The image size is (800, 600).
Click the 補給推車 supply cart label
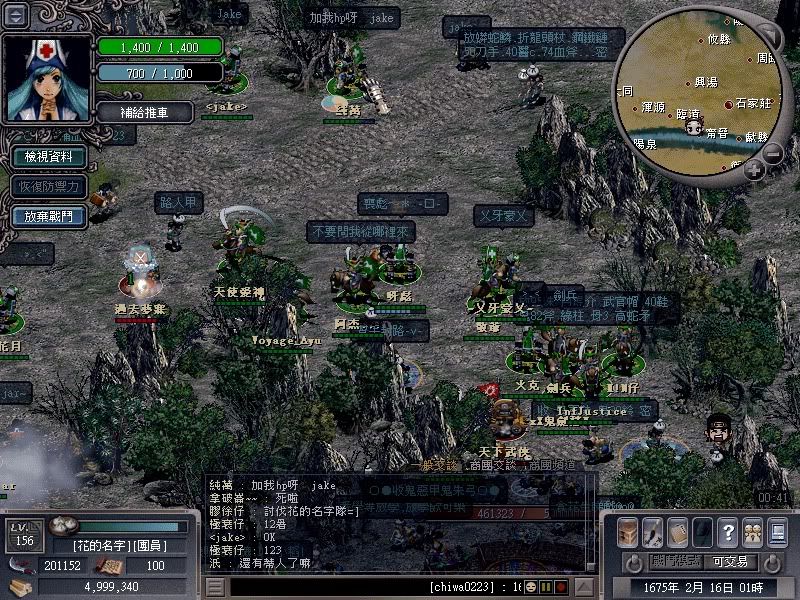(x=145, y=111)
